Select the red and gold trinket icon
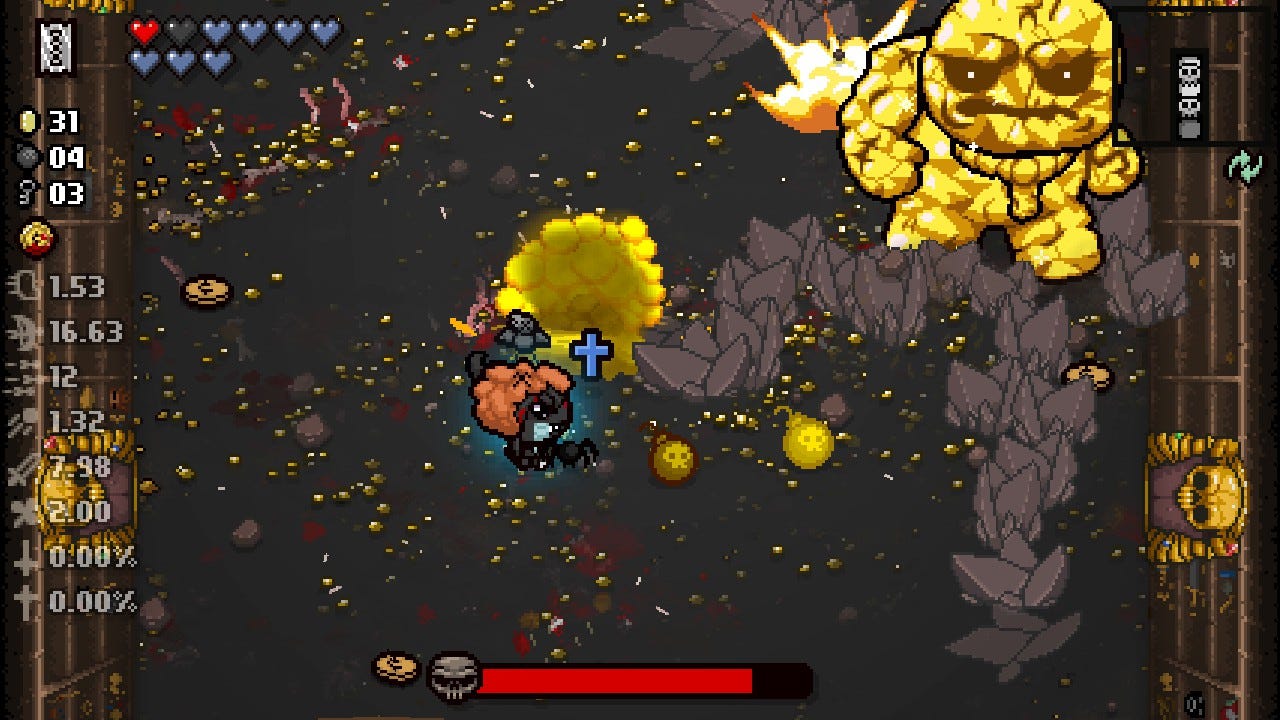 click(x=38, y=238)
